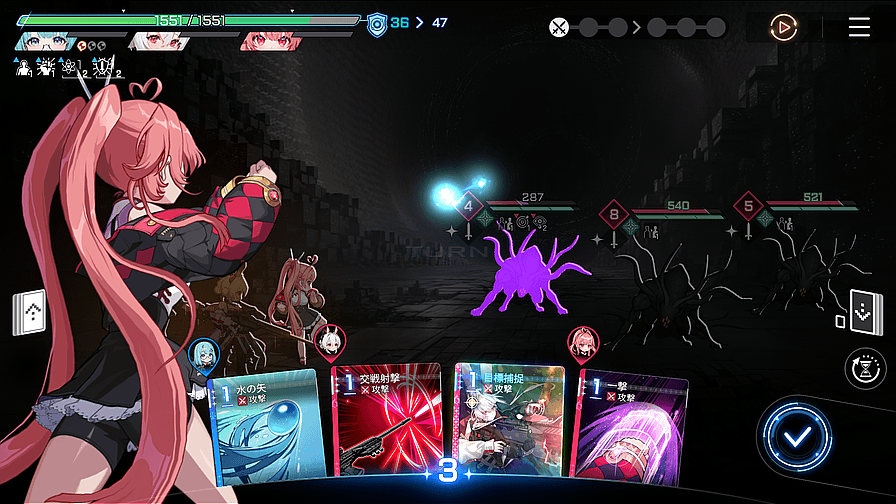Select the blue-haired character portrait
Viewport: 896px width, 504px height.
coord(46,41)
